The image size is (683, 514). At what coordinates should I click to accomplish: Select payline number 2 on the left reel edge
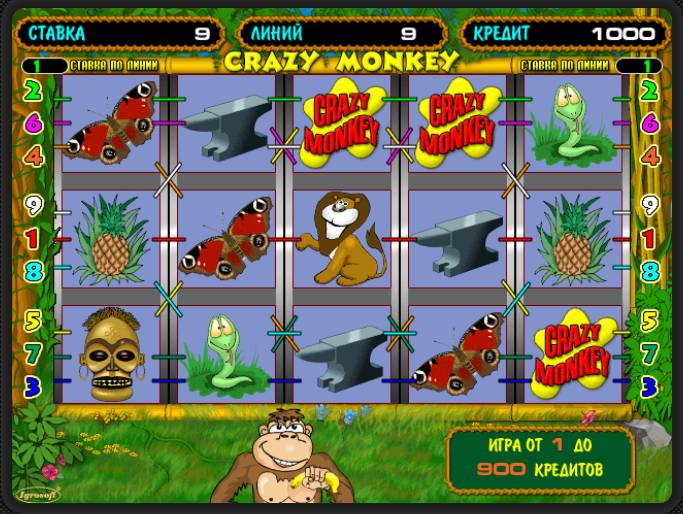coord(32,92)
